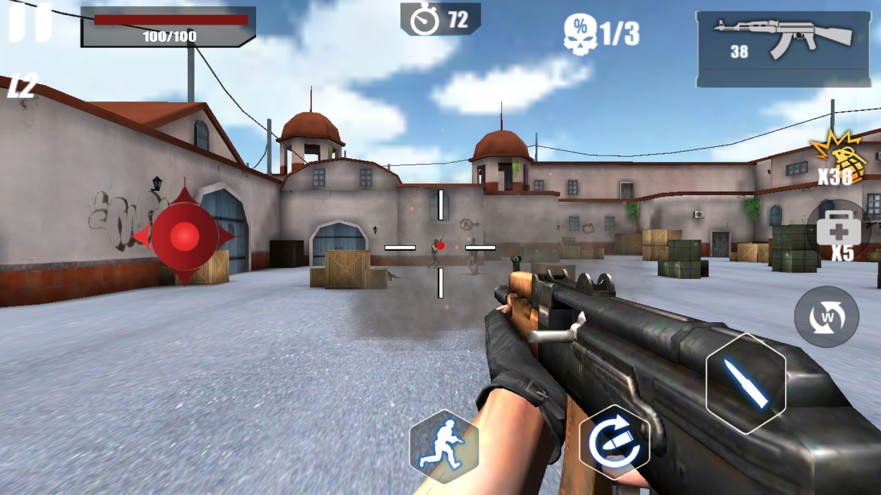
Task: Swap weapons with the round switch button
Action: coord(826,317)
